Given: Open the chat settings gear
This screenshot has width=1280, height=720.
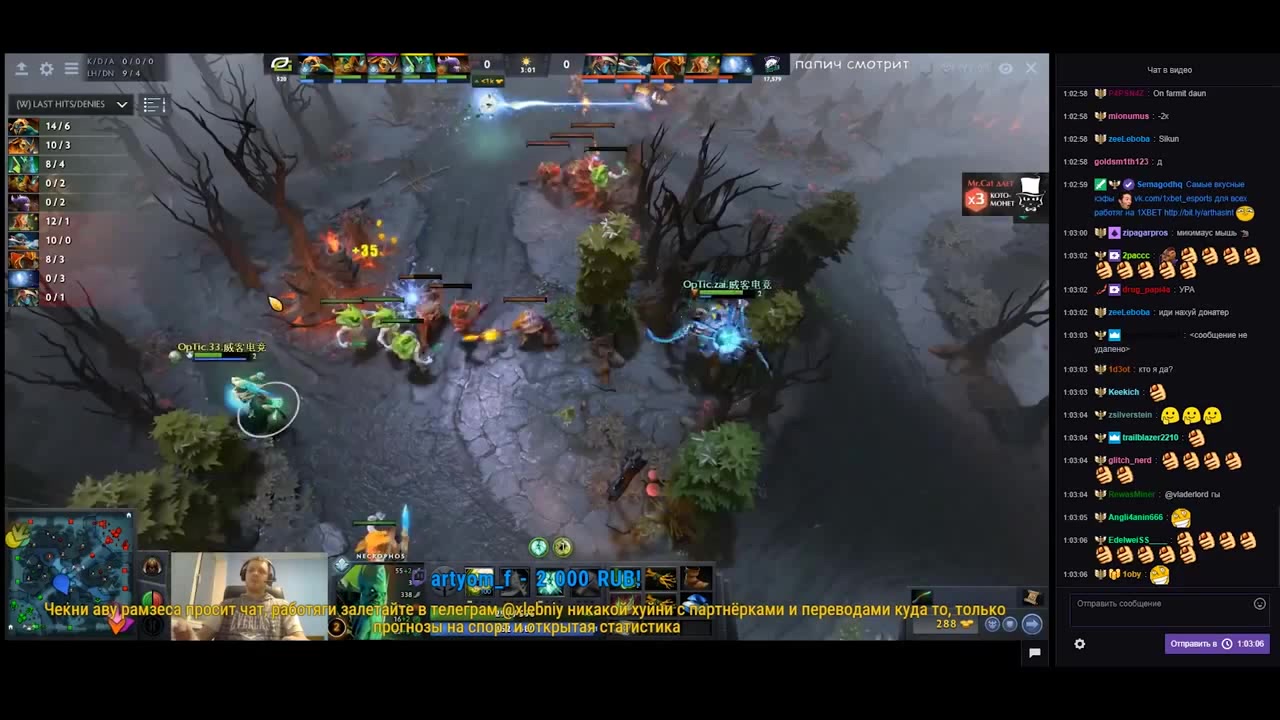Looking at the screenshot, I should coord(1079,644).
